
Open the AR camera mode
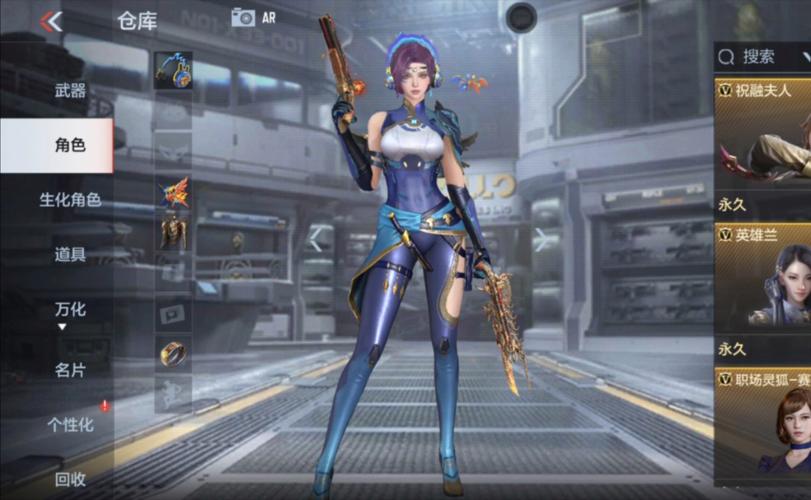(252, 17)
